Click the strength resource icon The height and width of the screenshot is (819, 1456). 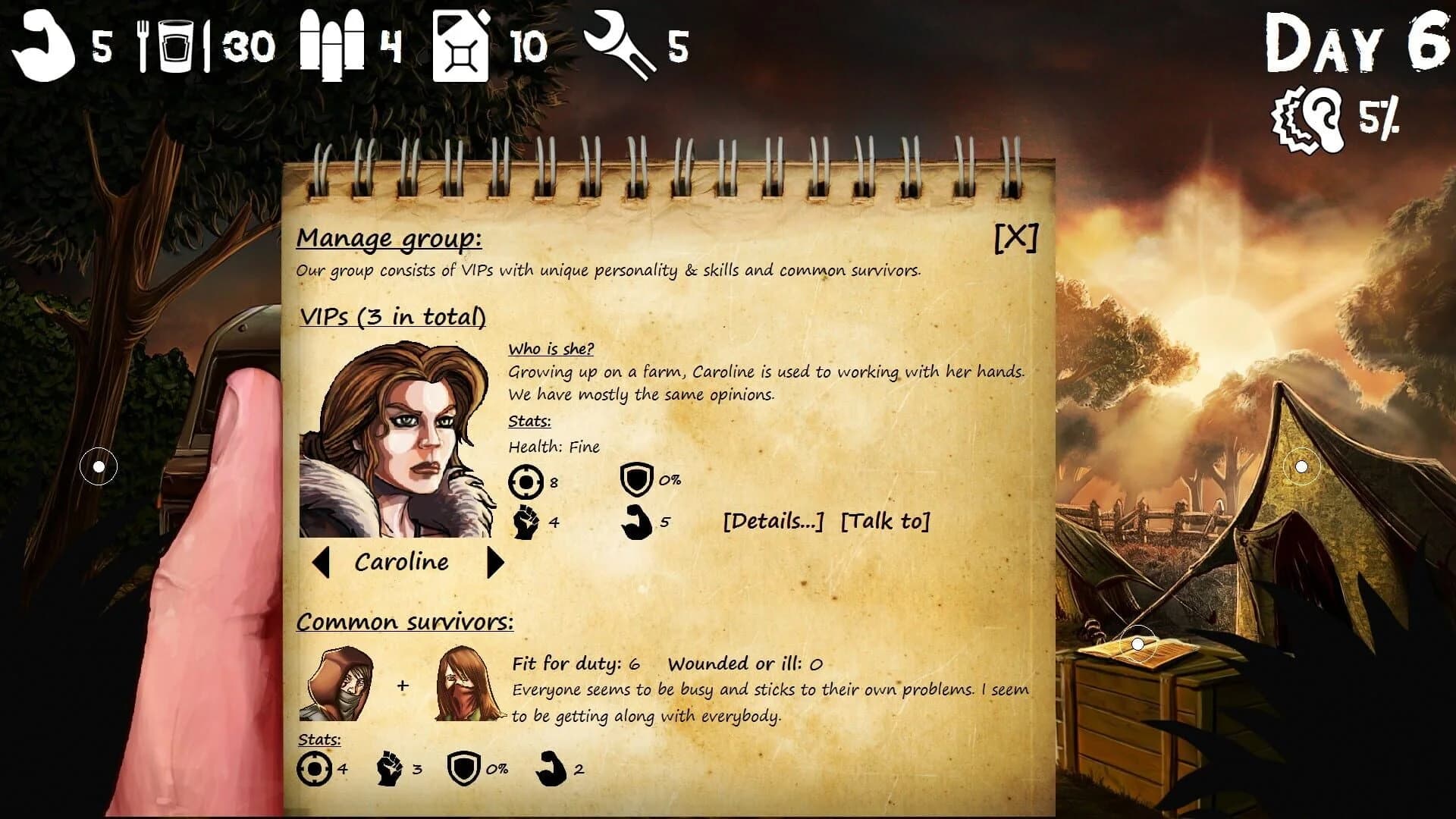pos(42,47)
